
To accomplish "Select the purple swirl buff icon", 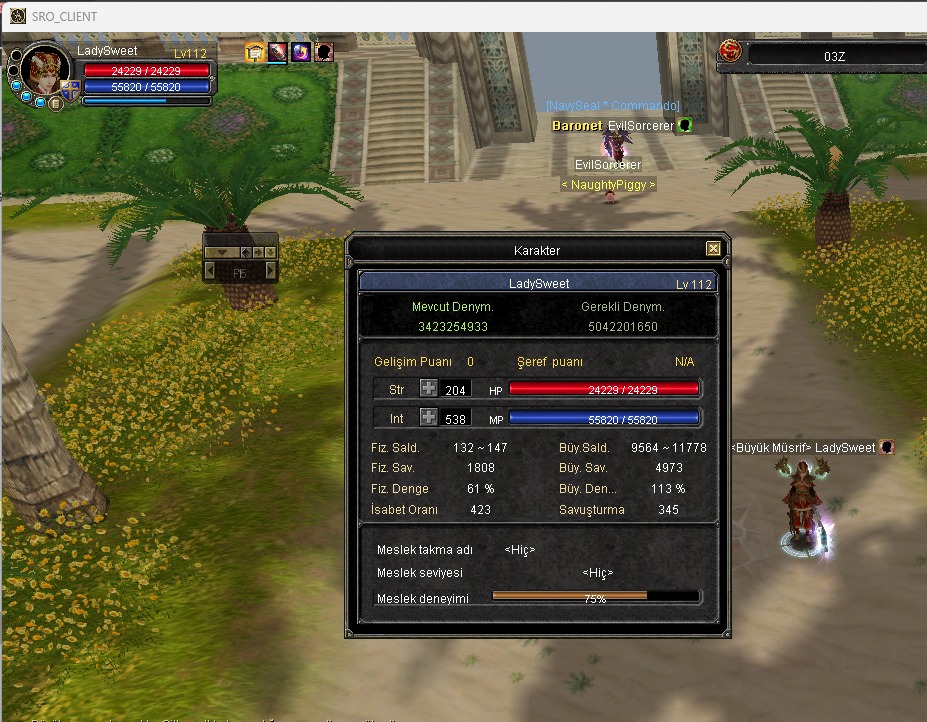I will coord(301,52).
